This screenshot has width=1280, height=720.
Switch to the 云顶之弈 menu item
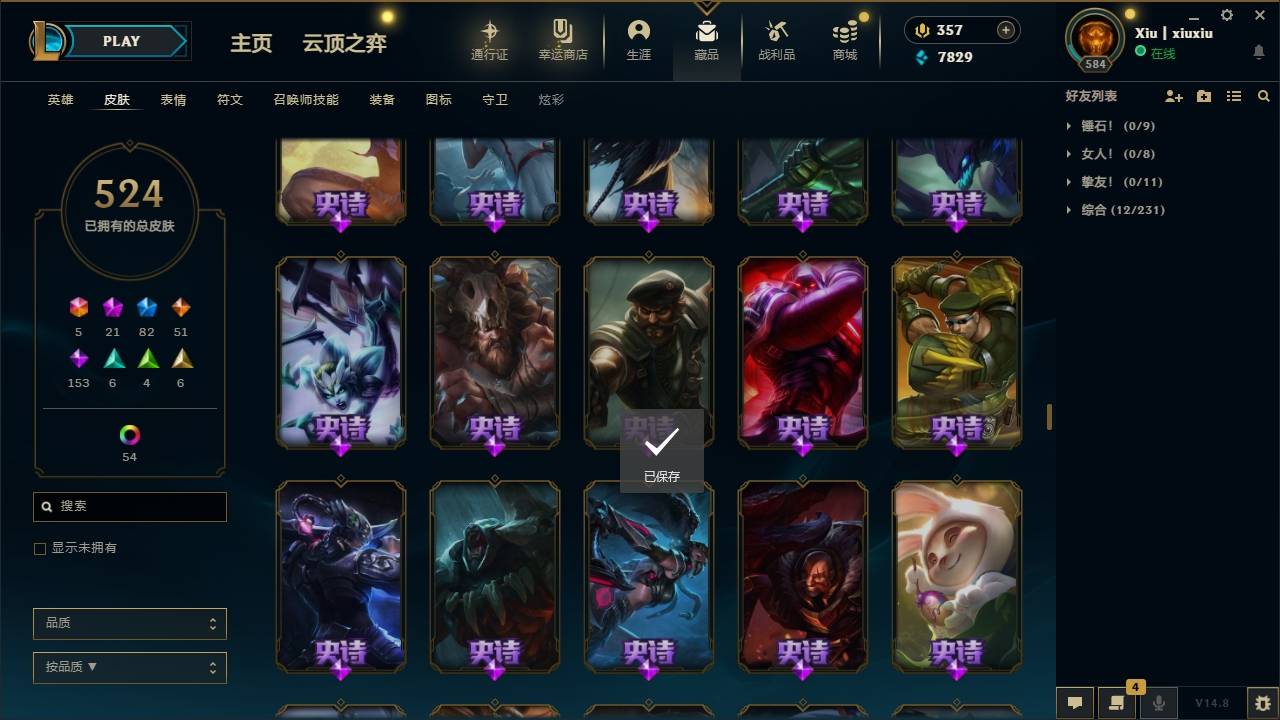tap(344, 42)
